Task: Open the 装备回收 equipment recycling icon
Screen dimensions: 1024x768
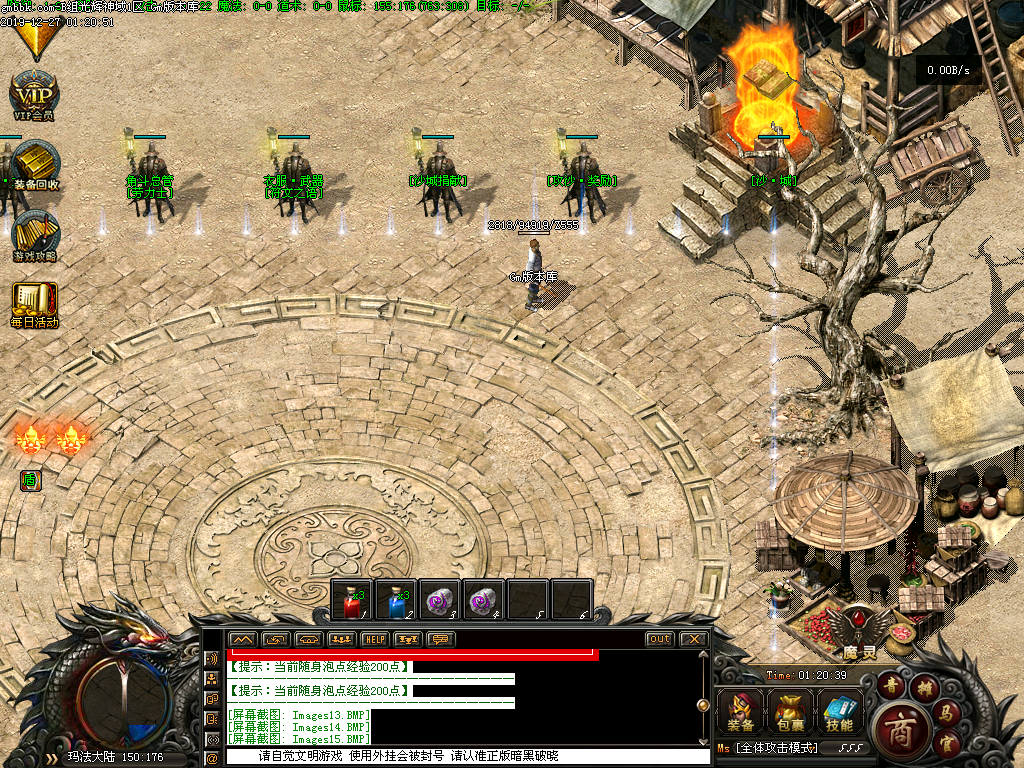Action: coord(36,164)
